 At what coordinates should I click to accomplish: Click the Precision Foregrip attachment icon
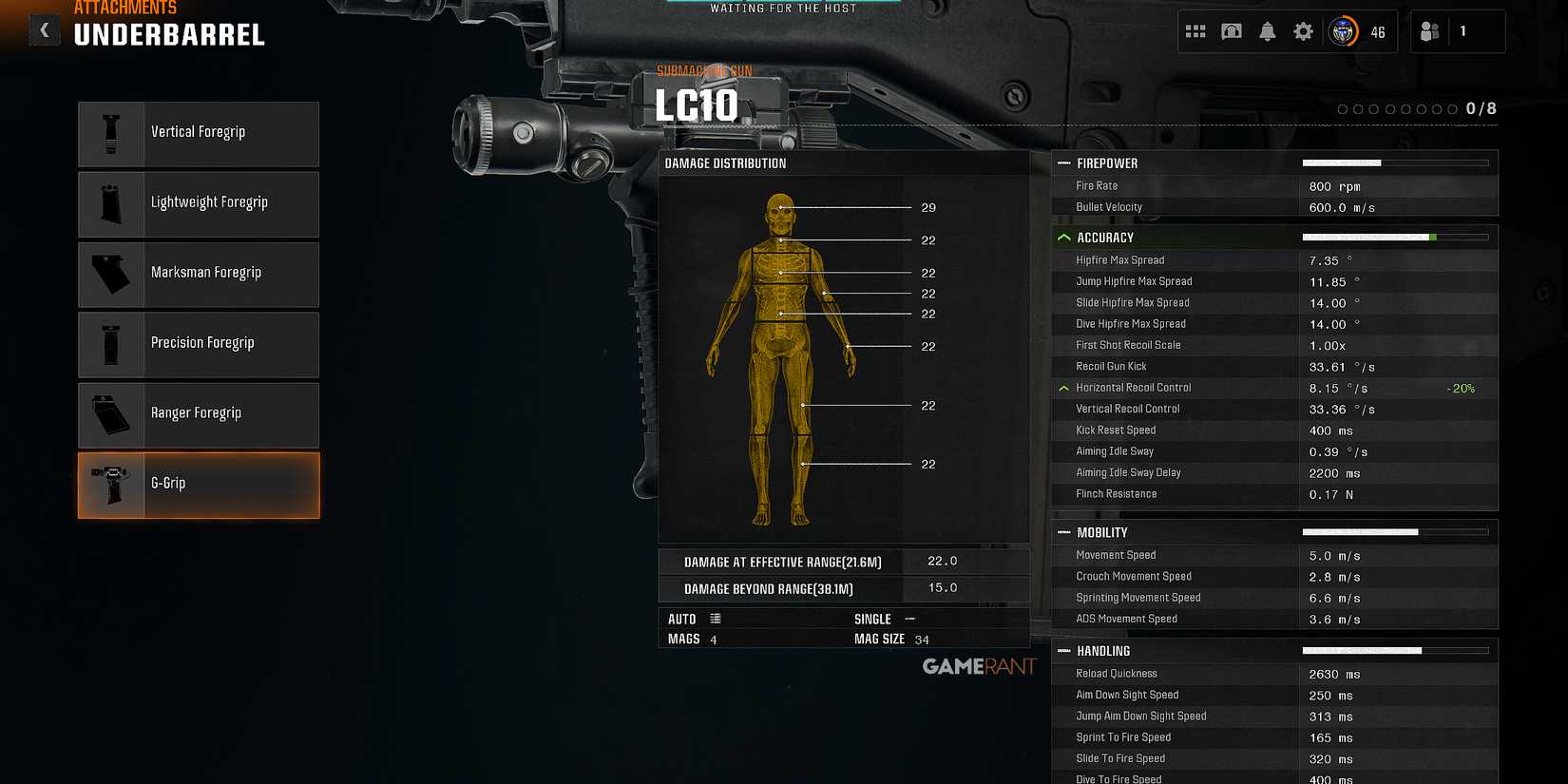click(112, 343)
